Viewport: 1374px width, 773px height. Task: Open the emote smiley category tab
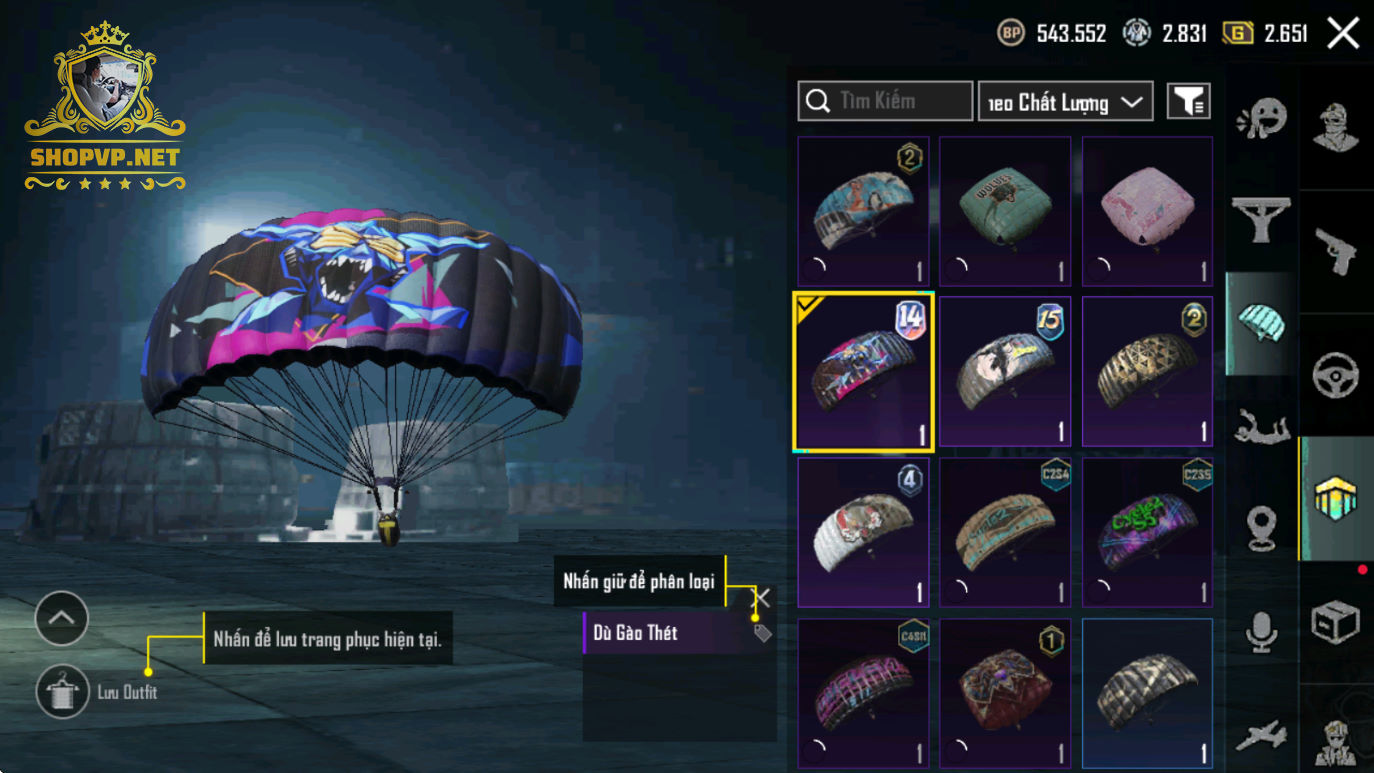(1261, 121)
